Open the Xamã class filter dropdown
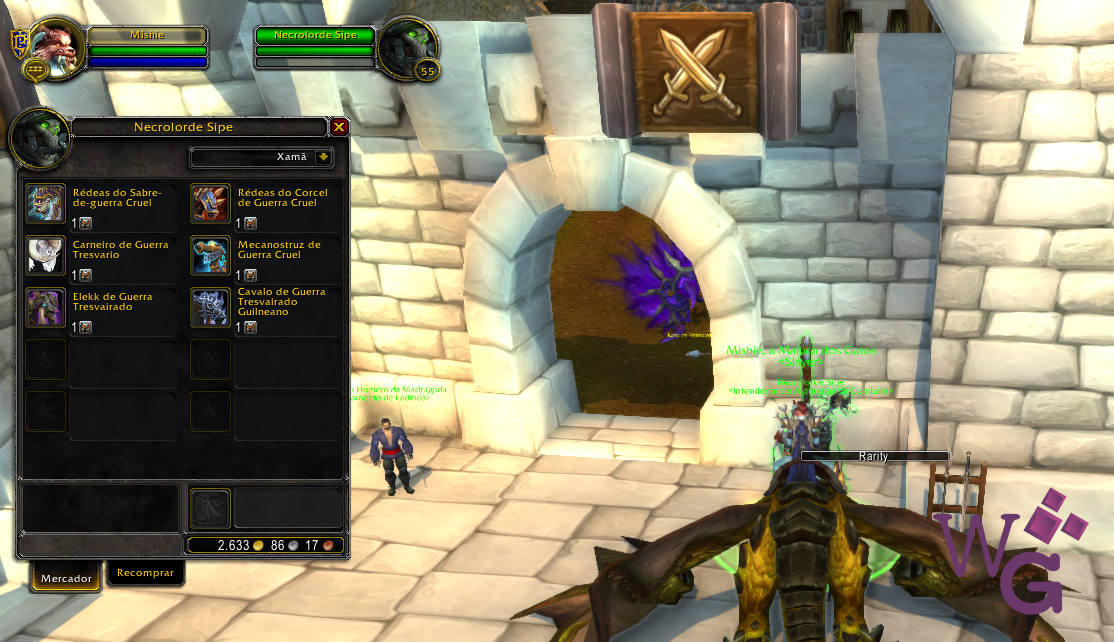 coord(323,157)
